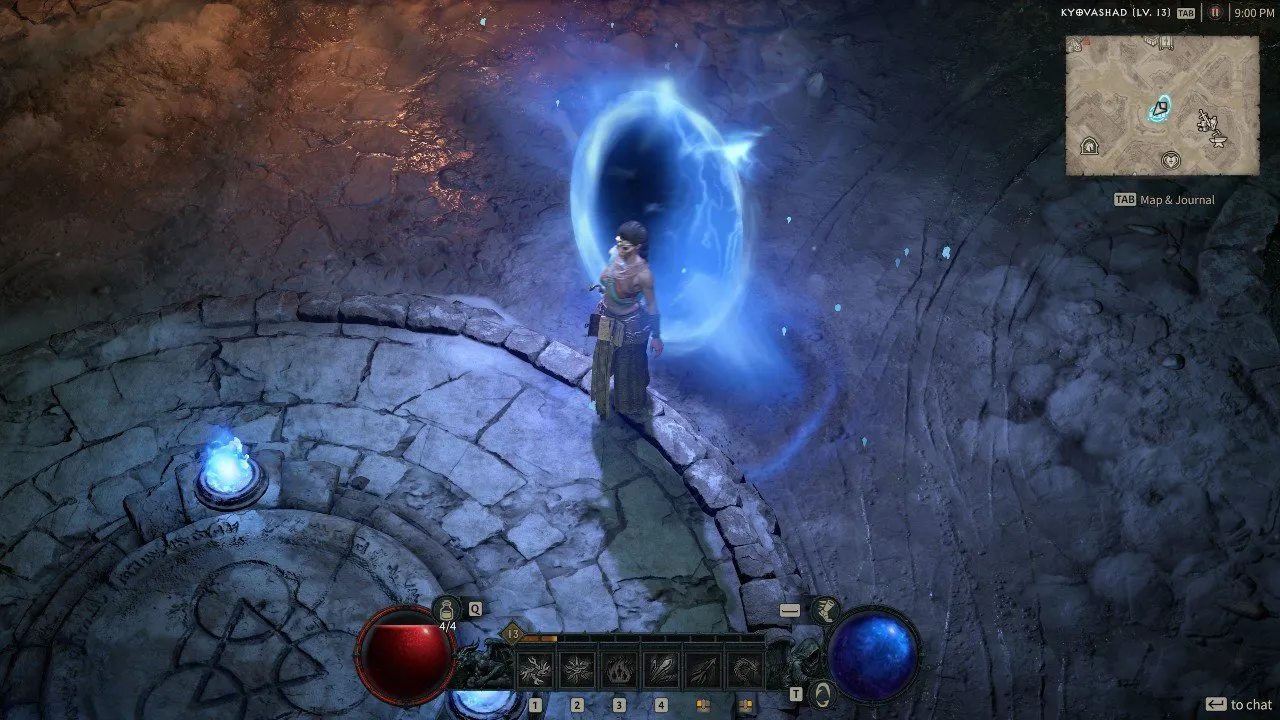Click the level 13 experience badge

click(513, 633)
